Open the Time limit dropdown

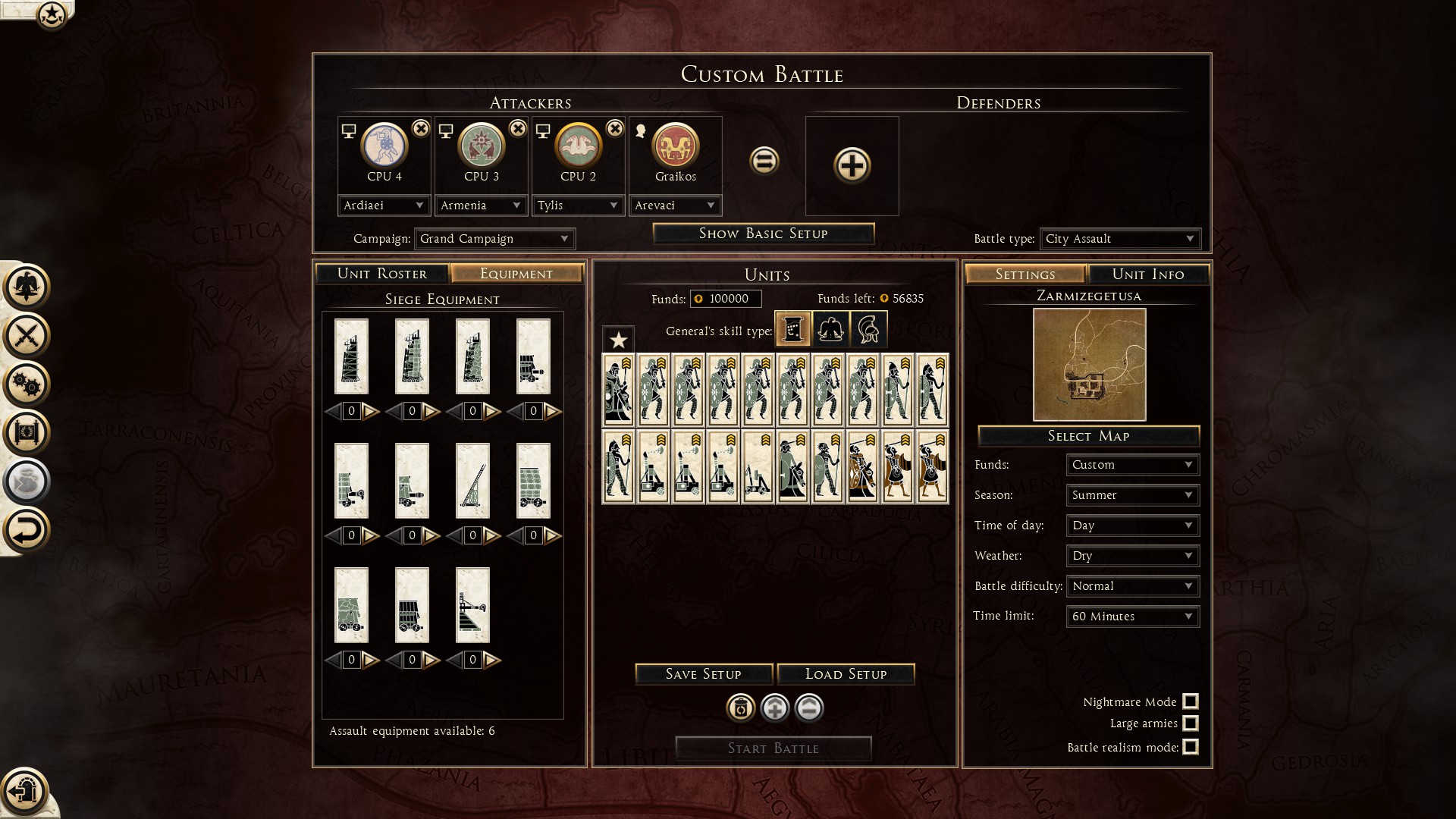pos(1132,617)
